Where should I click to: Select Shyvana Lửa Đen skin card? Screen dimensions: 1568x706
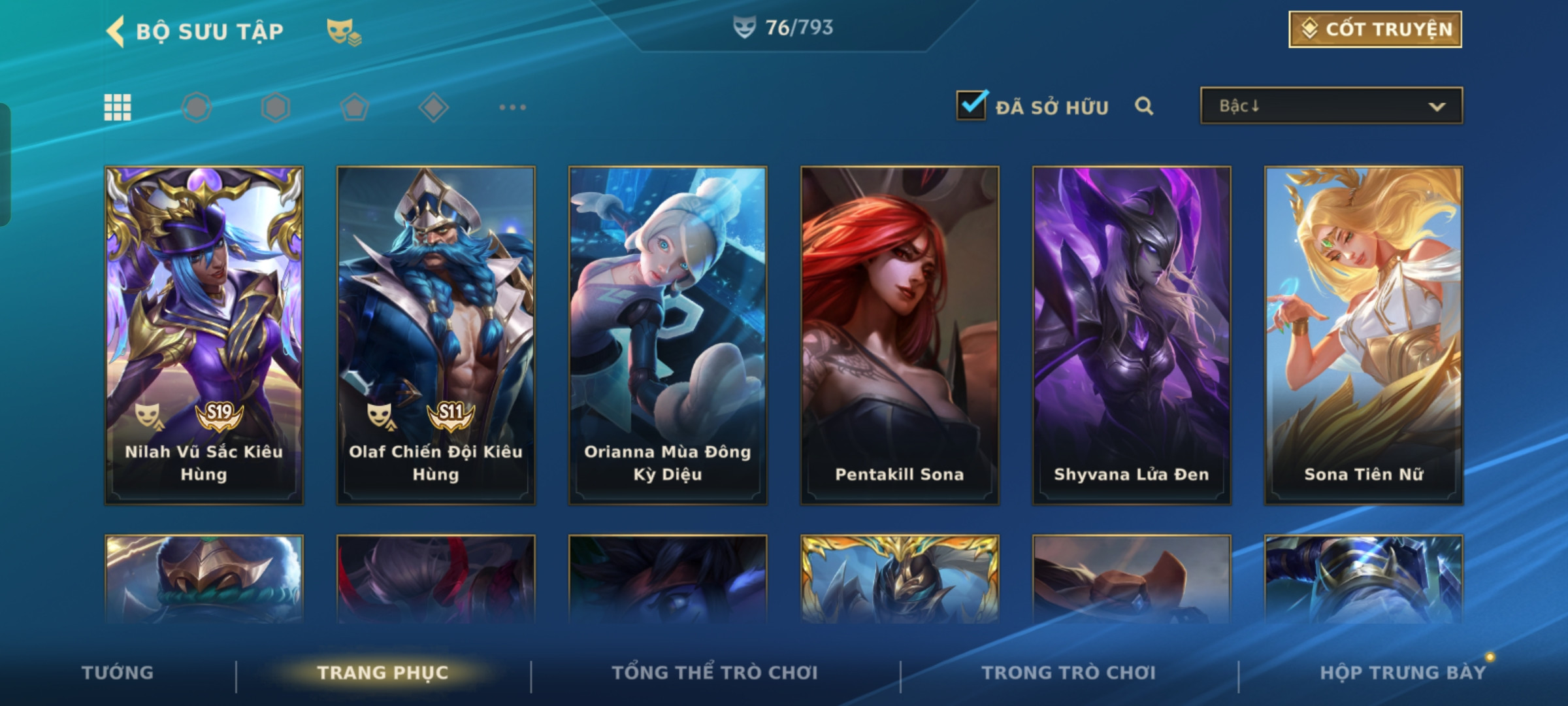pos(1132,335)
